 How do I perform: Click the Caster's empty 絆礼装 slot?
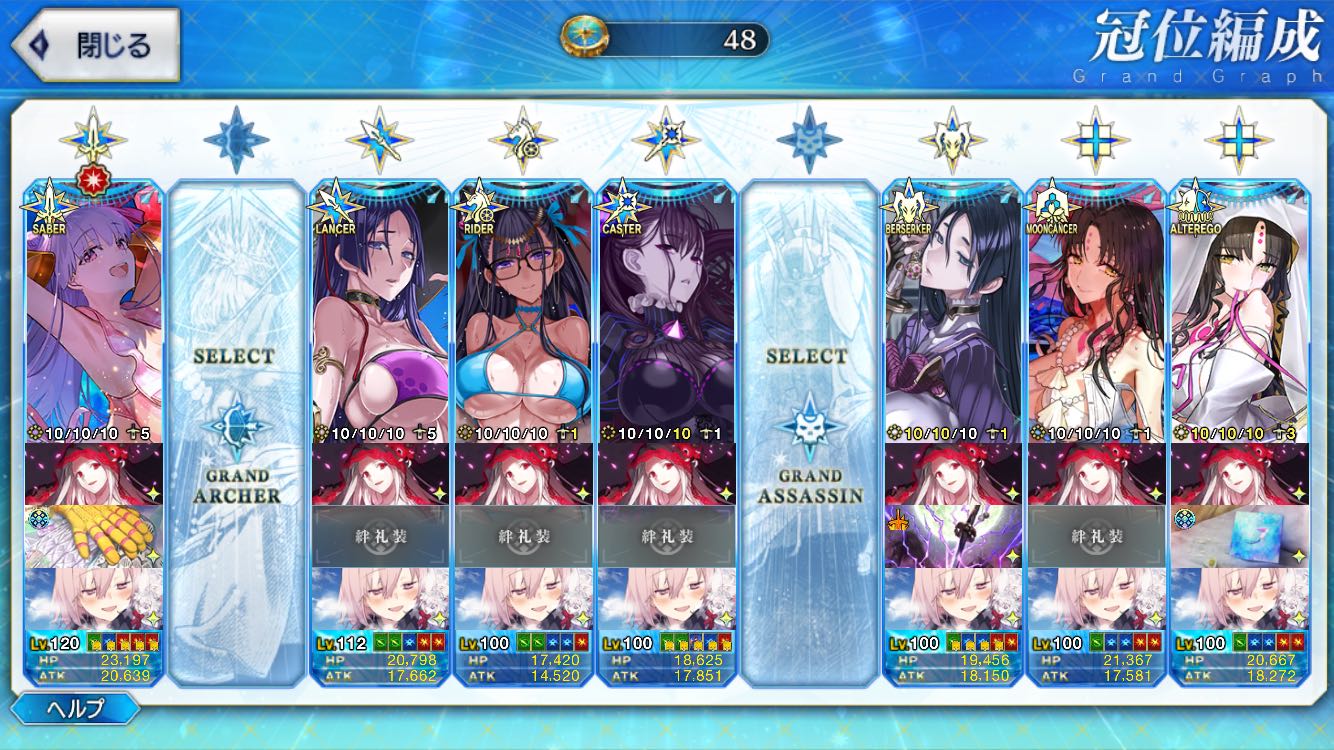666,536
